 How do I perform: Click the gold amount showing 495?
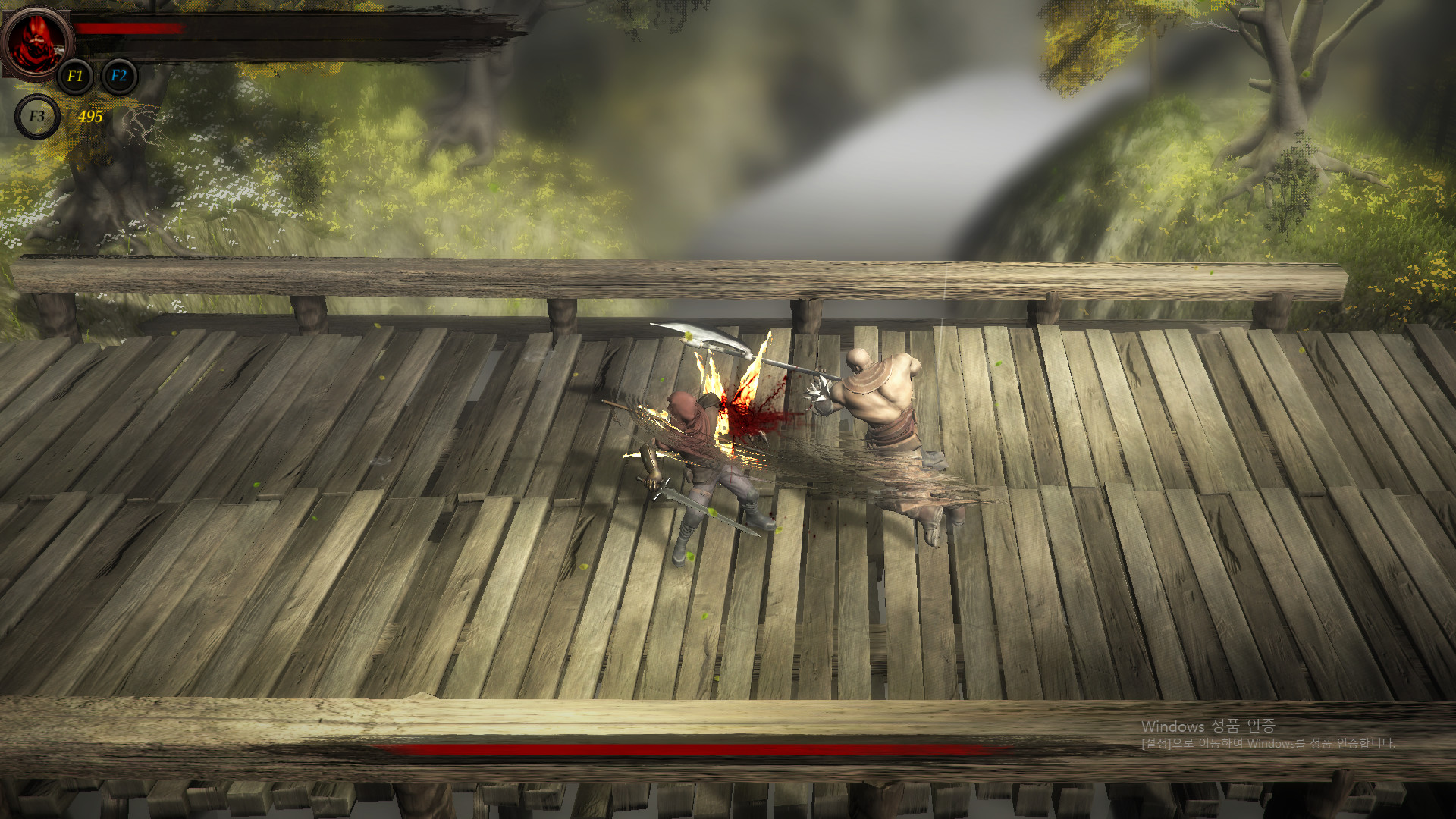(x=89, y=118)
